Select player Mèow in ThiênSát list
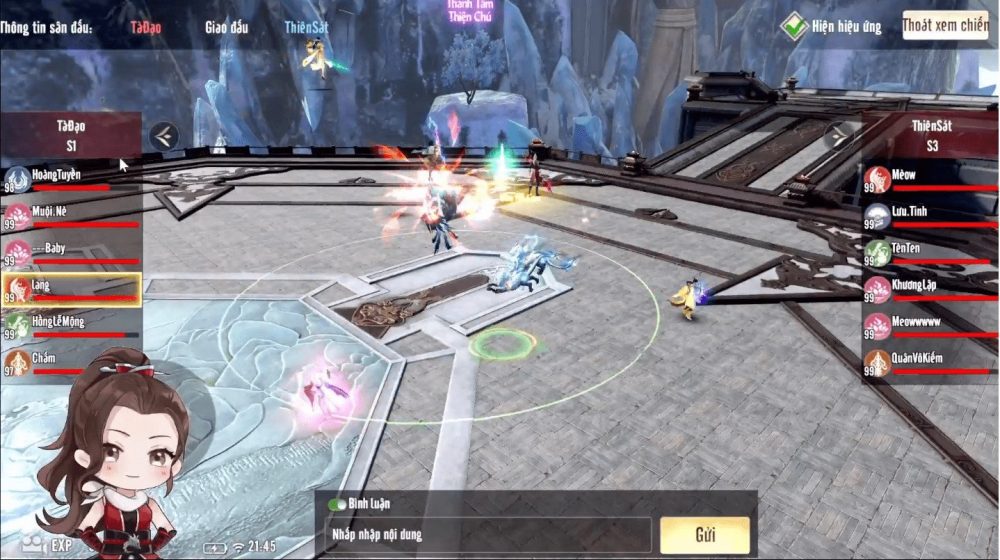The height and width of the screenshot is (560, 1000). point(929,180)
